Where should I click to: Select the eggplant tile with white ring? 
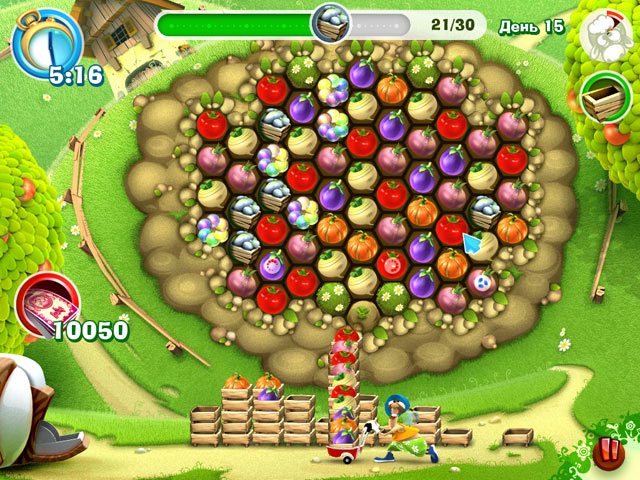273,266
